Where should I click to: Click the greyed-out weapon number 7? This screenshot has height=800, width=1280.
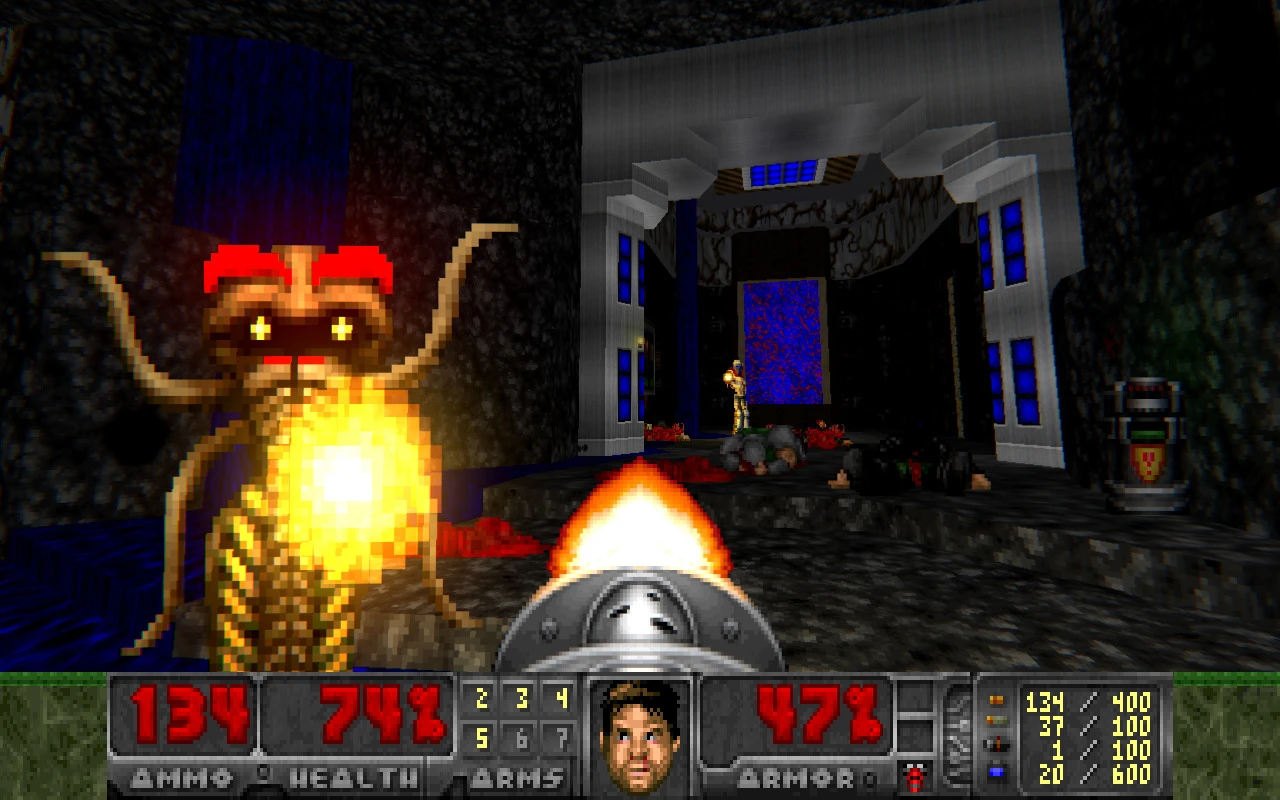[560, 739]
